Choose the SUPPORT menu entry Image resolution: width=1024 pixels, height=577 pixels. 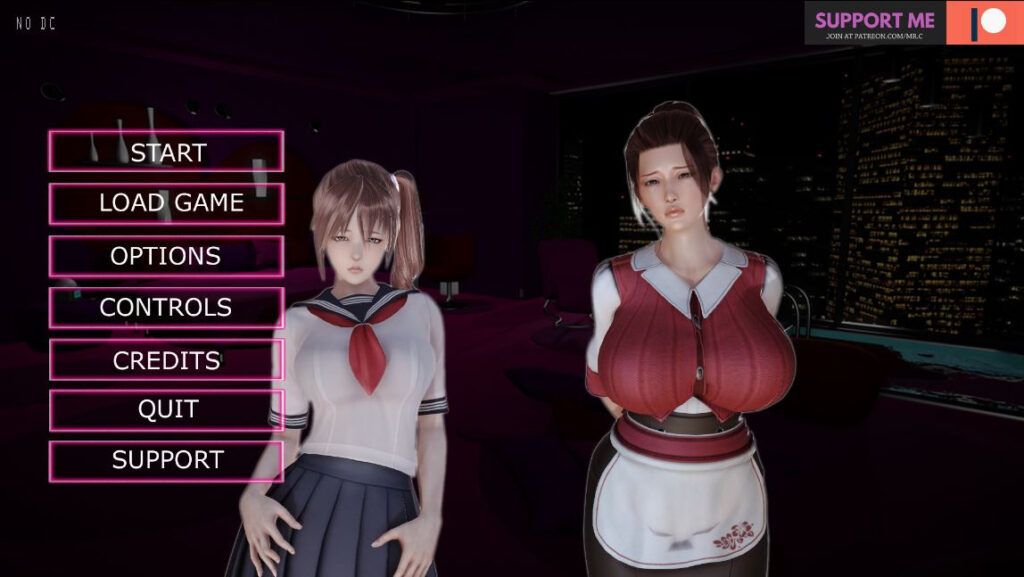tap(166, 461)
